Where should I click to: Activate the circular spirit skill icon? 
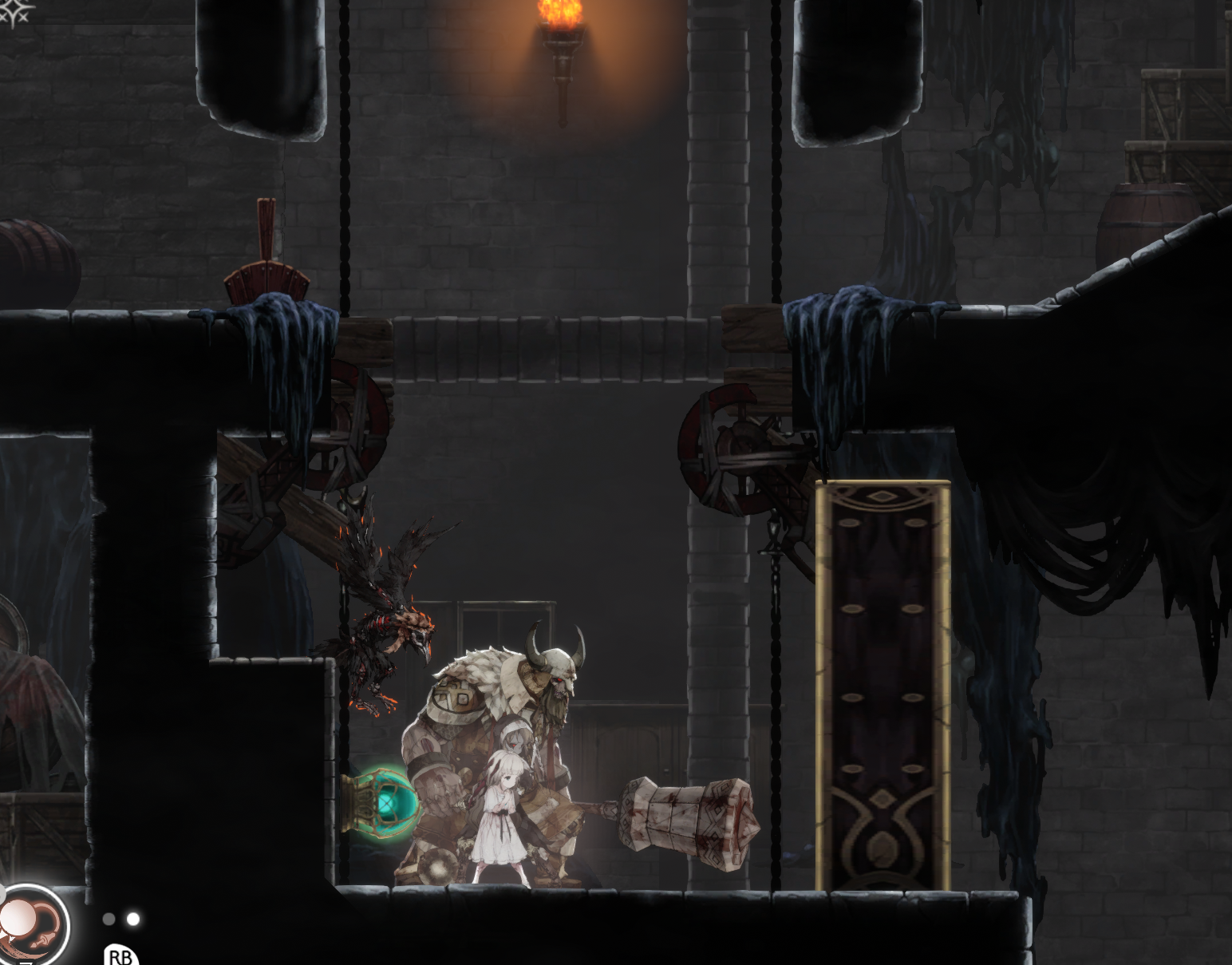tap(32, 926)
